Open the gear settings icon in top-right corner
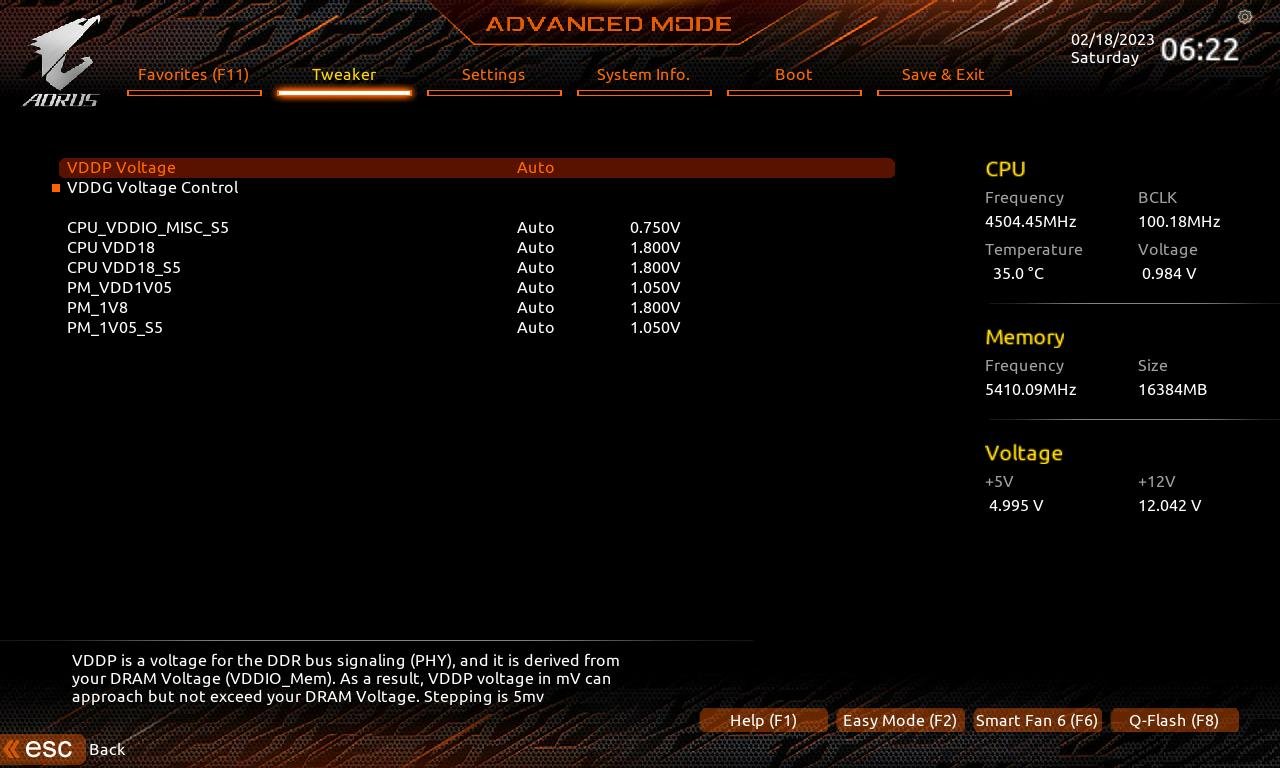The height and width of the screenshot is (768, 1280). pyautogui.click(x=1244, y=17)
